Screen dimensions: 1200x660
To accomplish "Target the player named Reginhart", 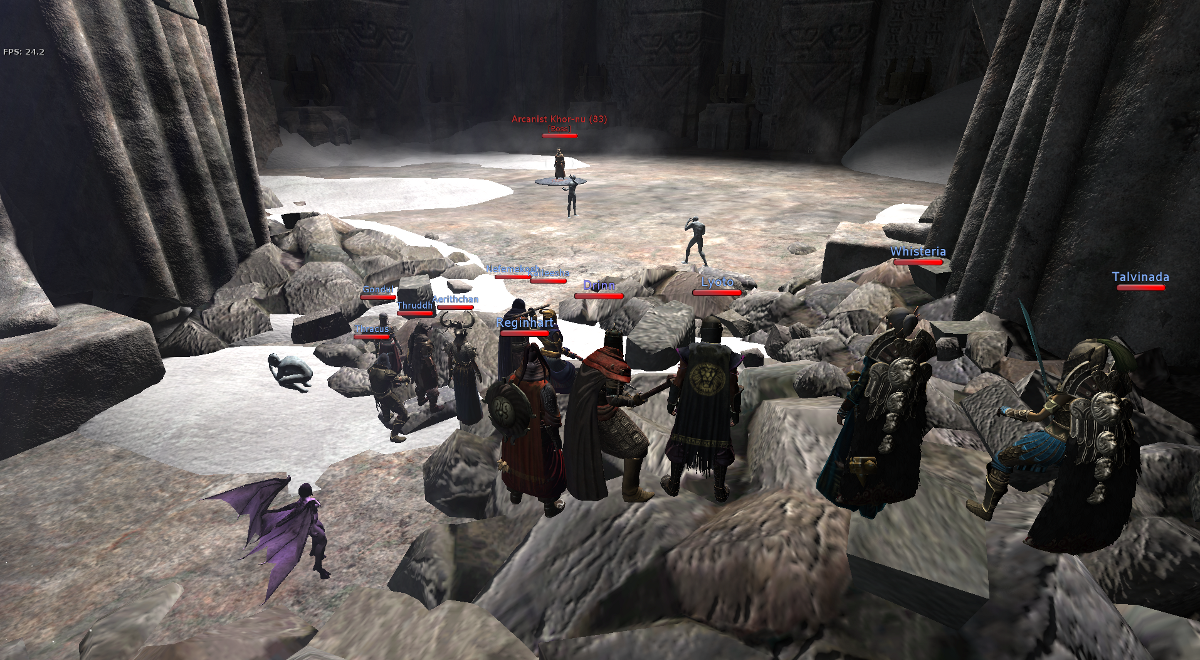I will click(525, 323).
